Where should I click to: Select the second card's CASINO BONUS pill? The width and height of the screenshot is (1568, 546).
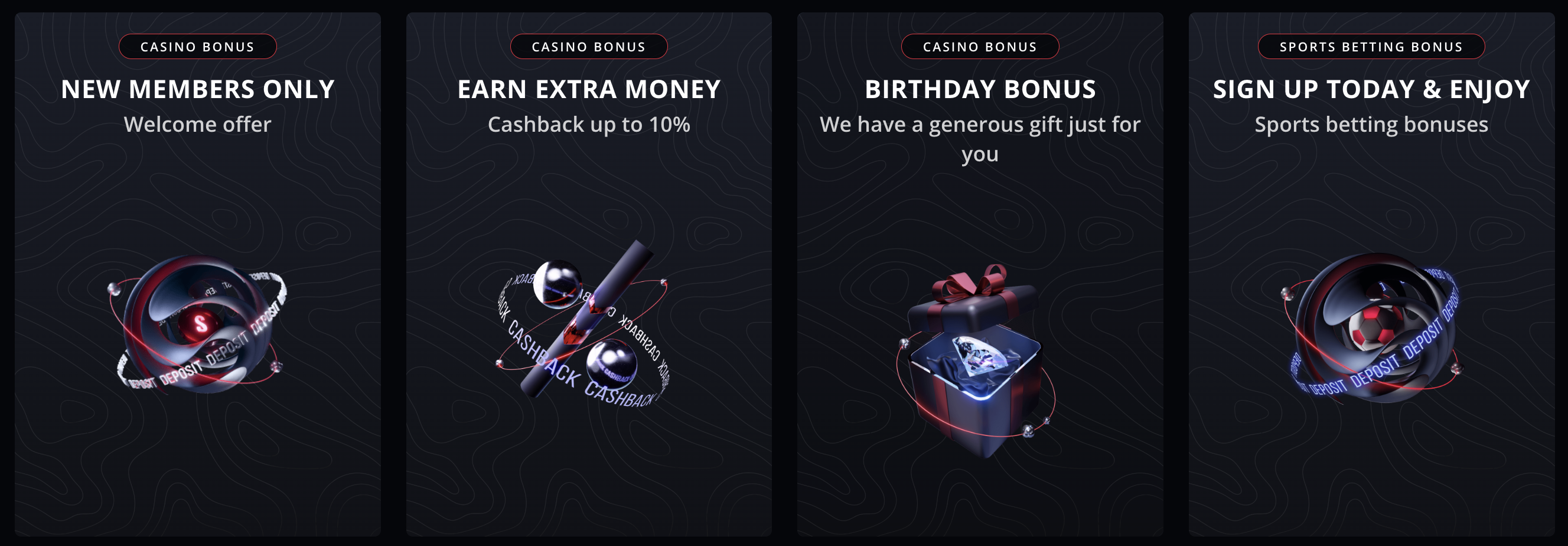(x=588, y=46)
